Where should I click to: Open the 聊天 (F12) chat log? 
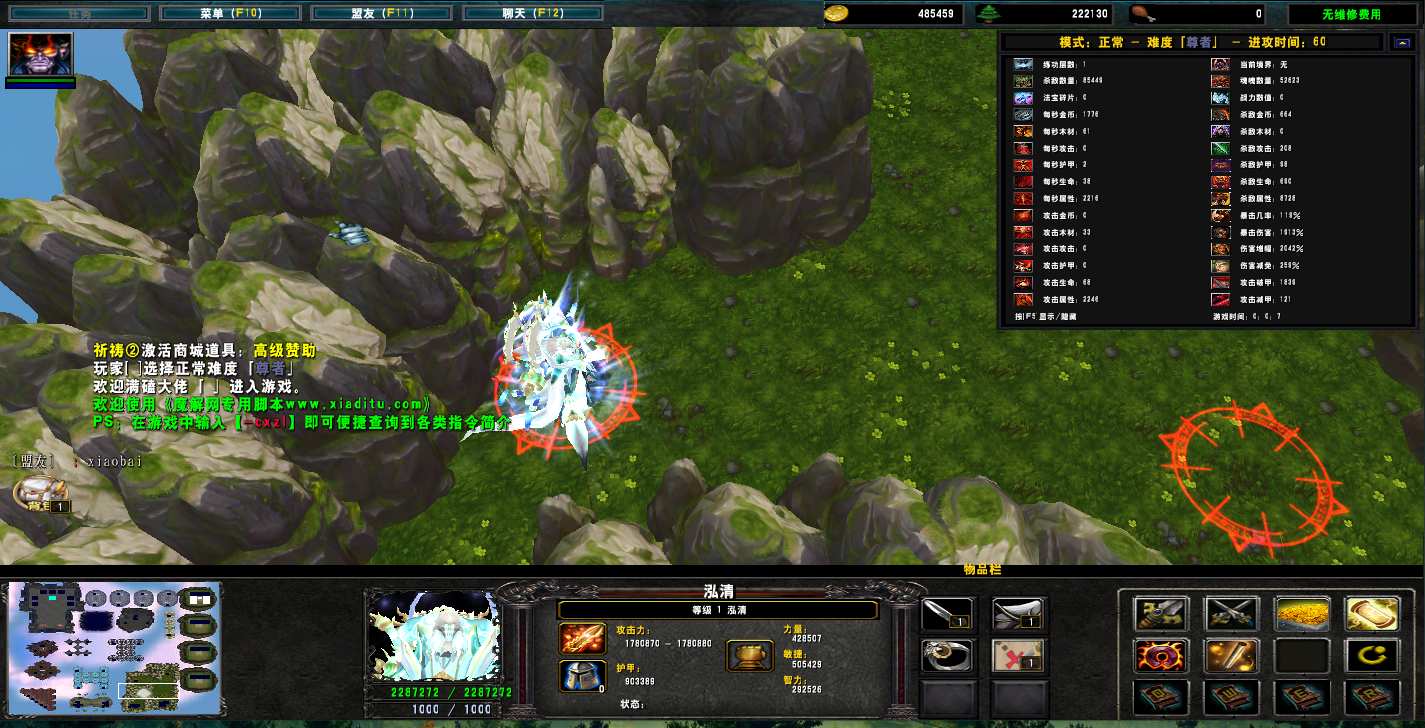(533, 14)
